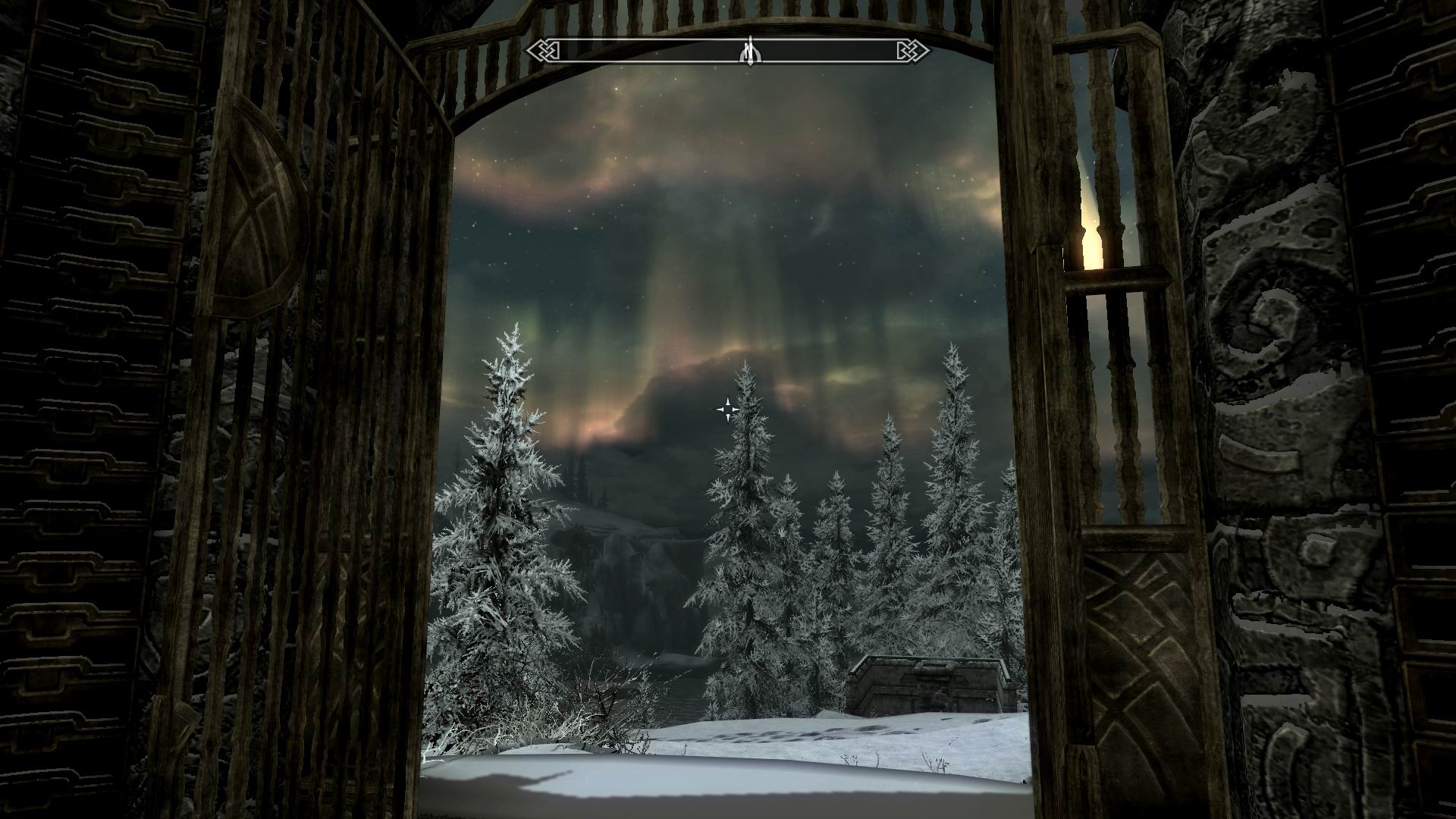Click the horizontal compass bar strip
1456x819 pixels.
point(827,52)
